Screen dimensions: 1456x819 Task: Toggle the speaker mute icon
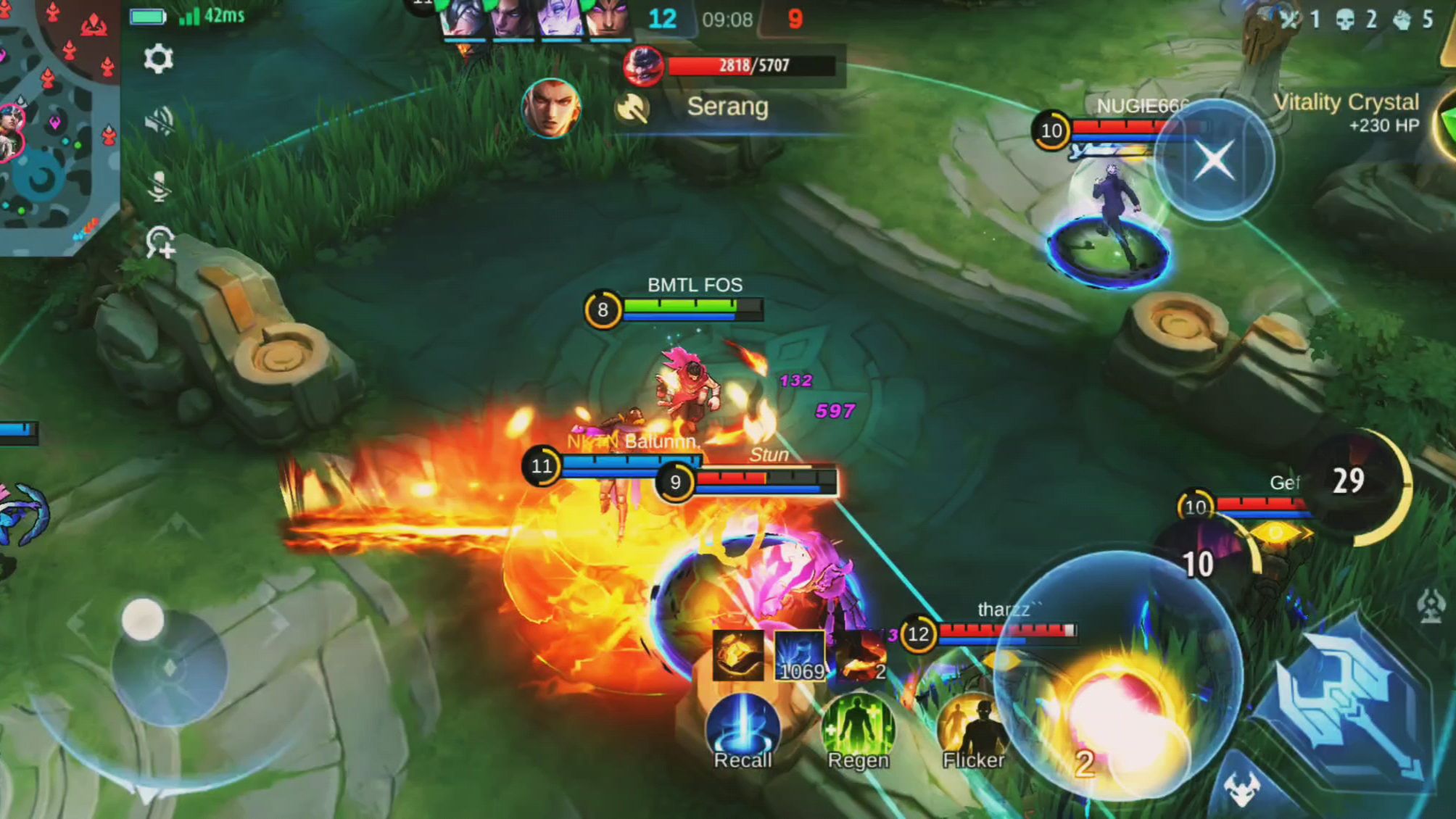click(x=158, y=121)
